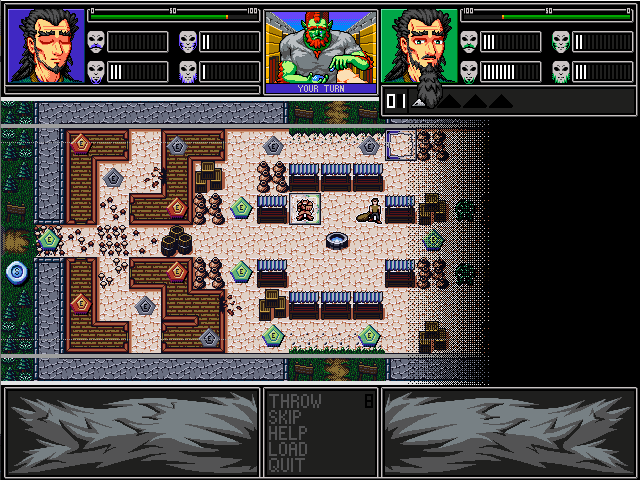Click the scarred man portrait on the blue background
The image size is (640, 480).
(46, 47)
